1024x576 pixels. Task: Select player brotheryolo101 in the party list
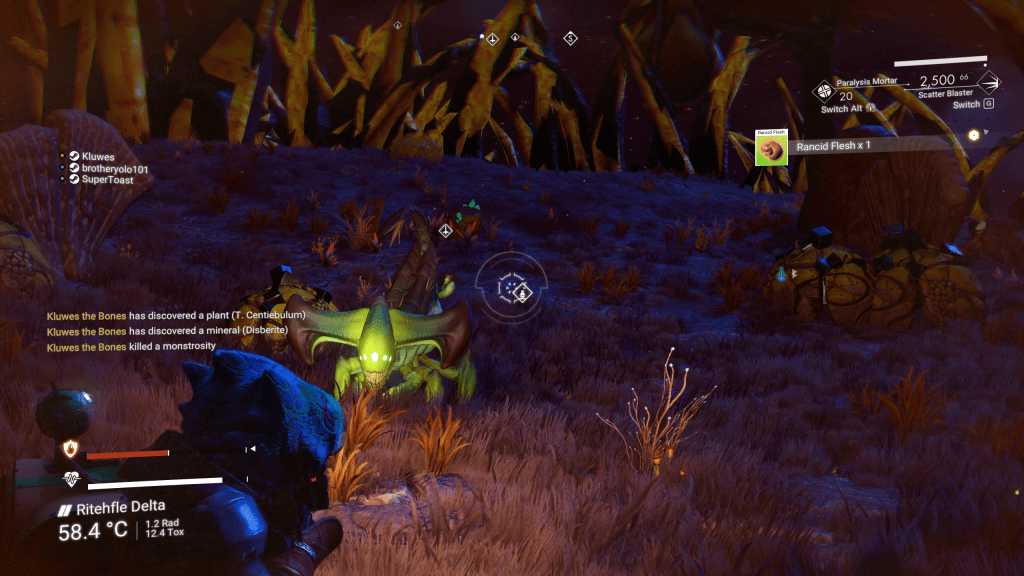click(114, 169)
